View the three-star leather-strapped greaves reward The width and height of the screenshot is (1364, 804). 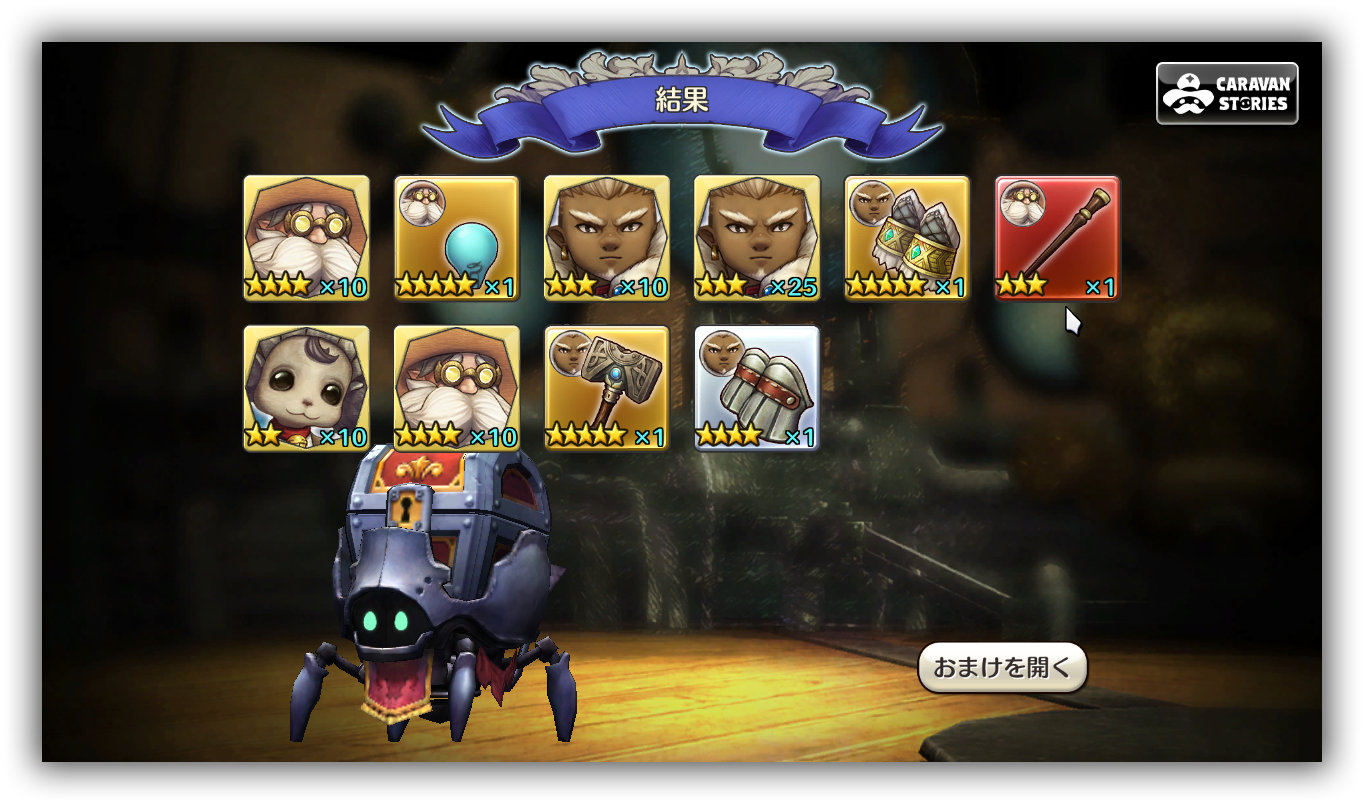(757, 388)
